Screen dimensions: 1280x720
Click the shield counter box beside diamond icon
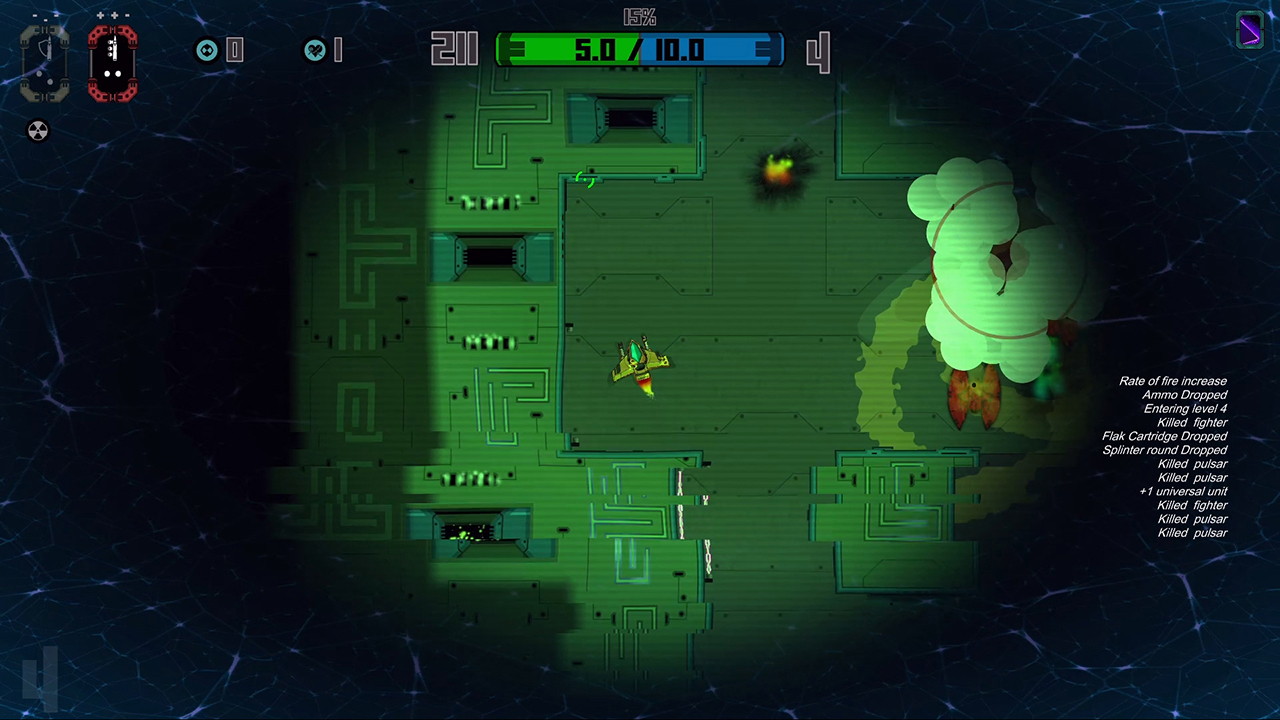point(236,50)
